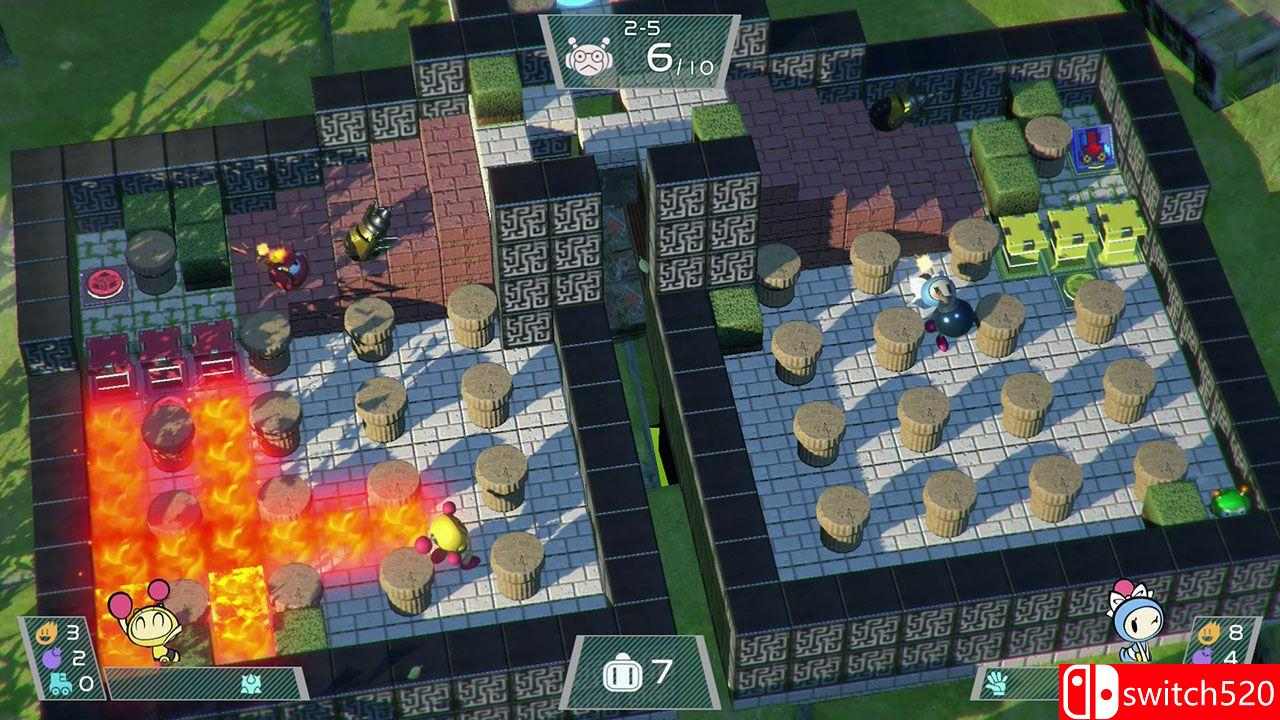Image resolution: width=1280 pixels, height=720 pixels.
Task: Click the blue item box in top-right corner
Action: pyautogui.click(x=1092, y=148)
